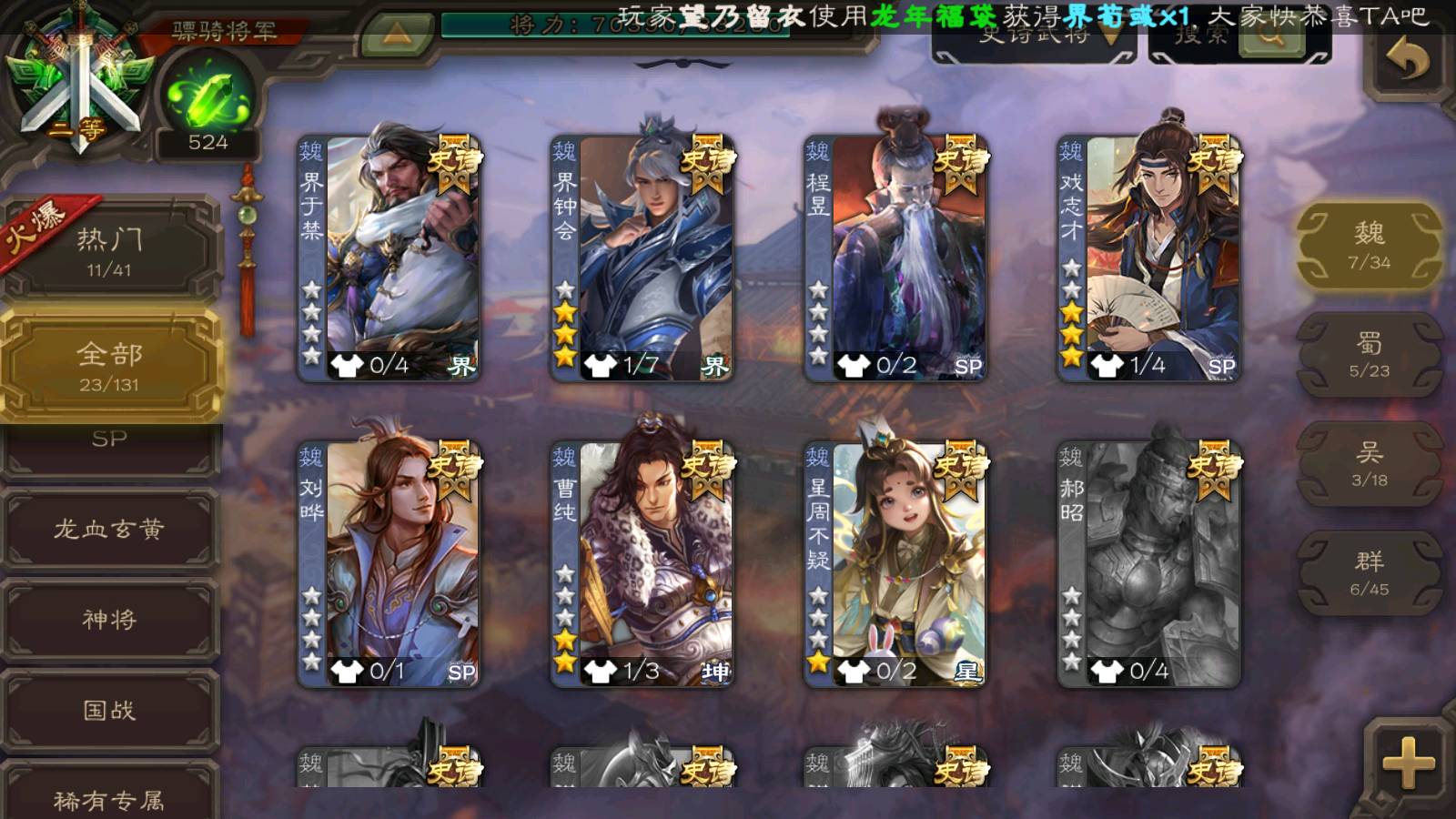This screenshot has height=819, width=1456.
Task: Switch to the 神将 category
Action: click(109, 620)
